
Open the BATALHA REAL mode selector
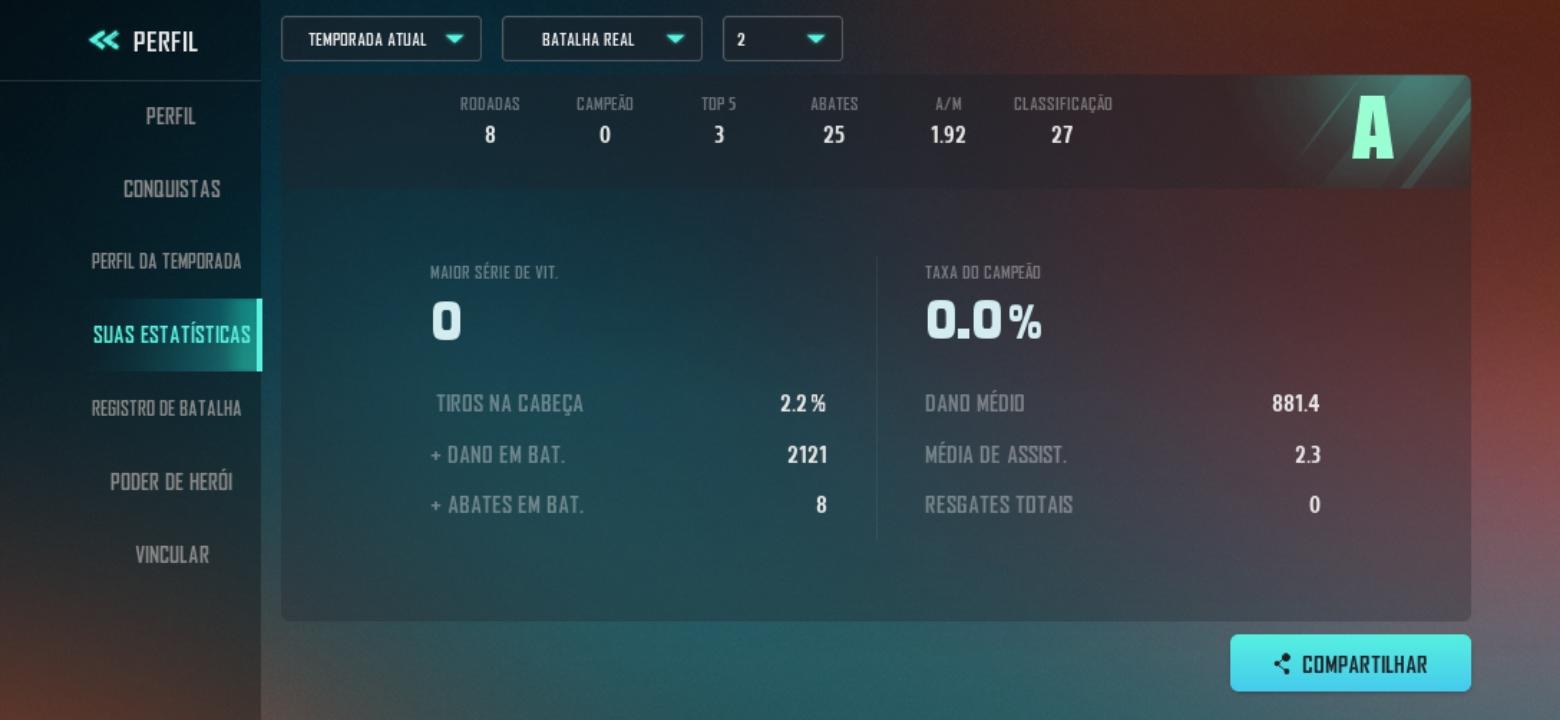[602, 39]
